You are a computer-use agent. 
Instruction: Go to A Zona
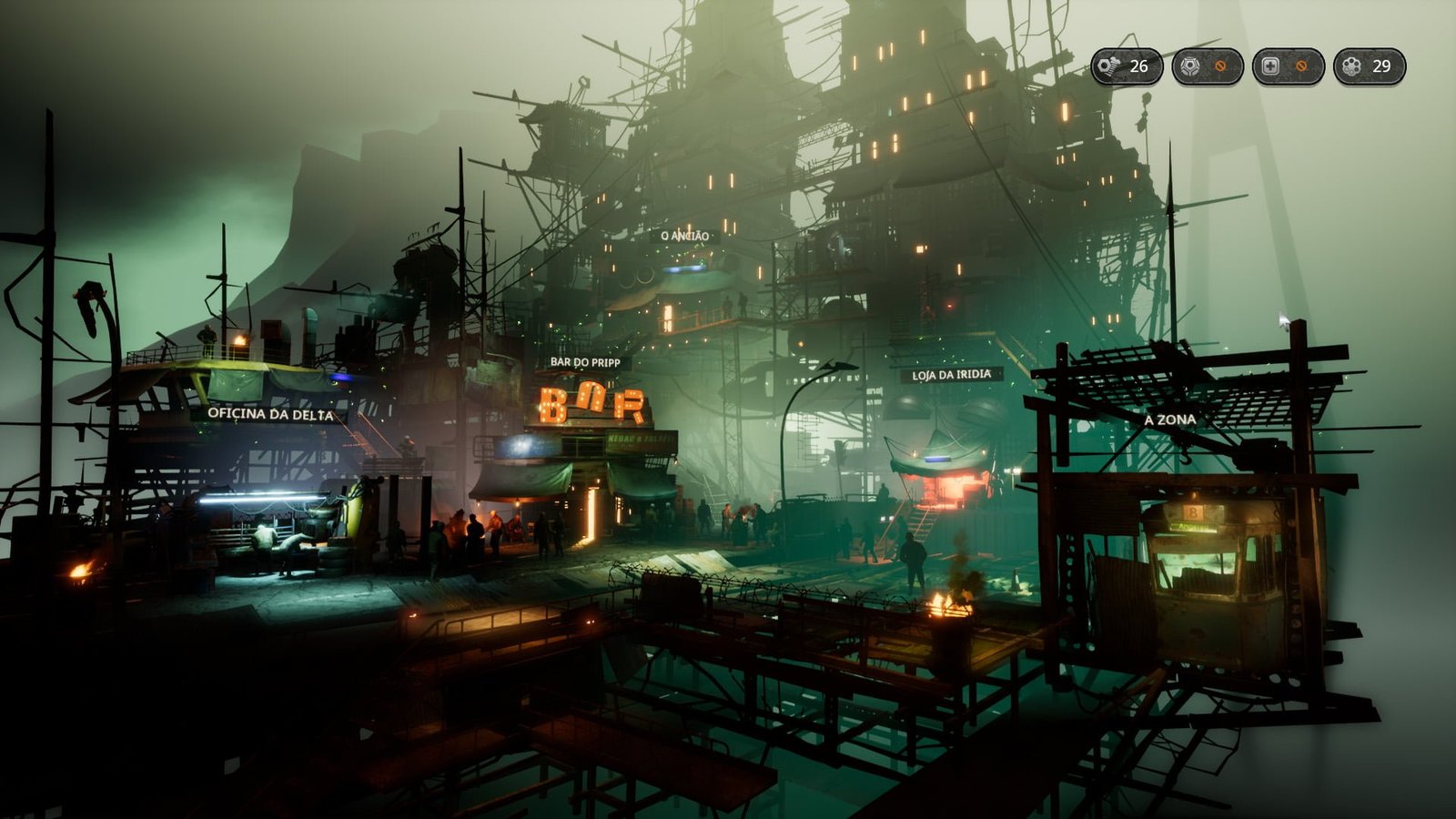[x=1169, y=420]
